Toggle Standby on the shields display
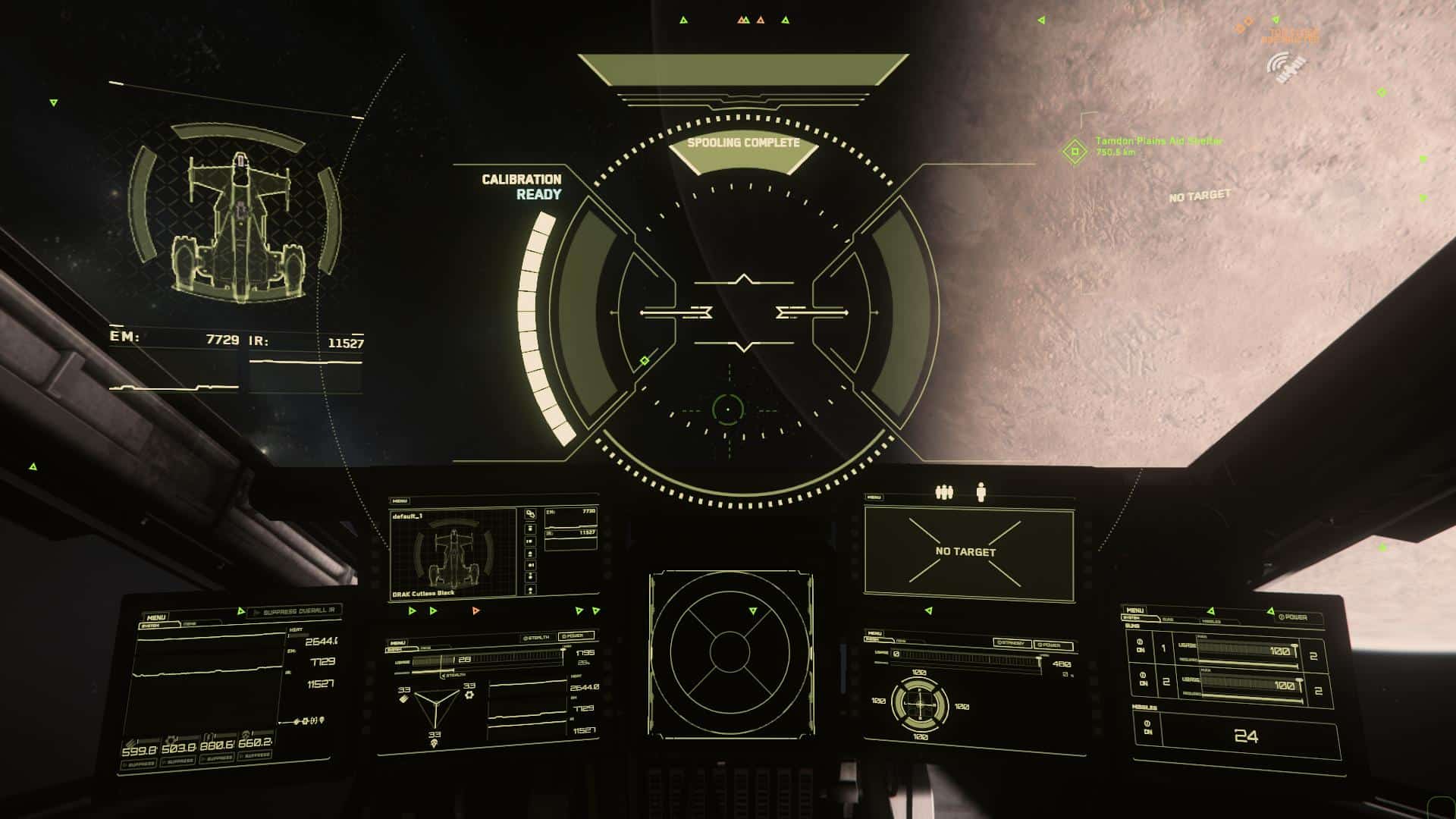The width and height of the screenshot is (1456, 819). (x=1013, y=643)
